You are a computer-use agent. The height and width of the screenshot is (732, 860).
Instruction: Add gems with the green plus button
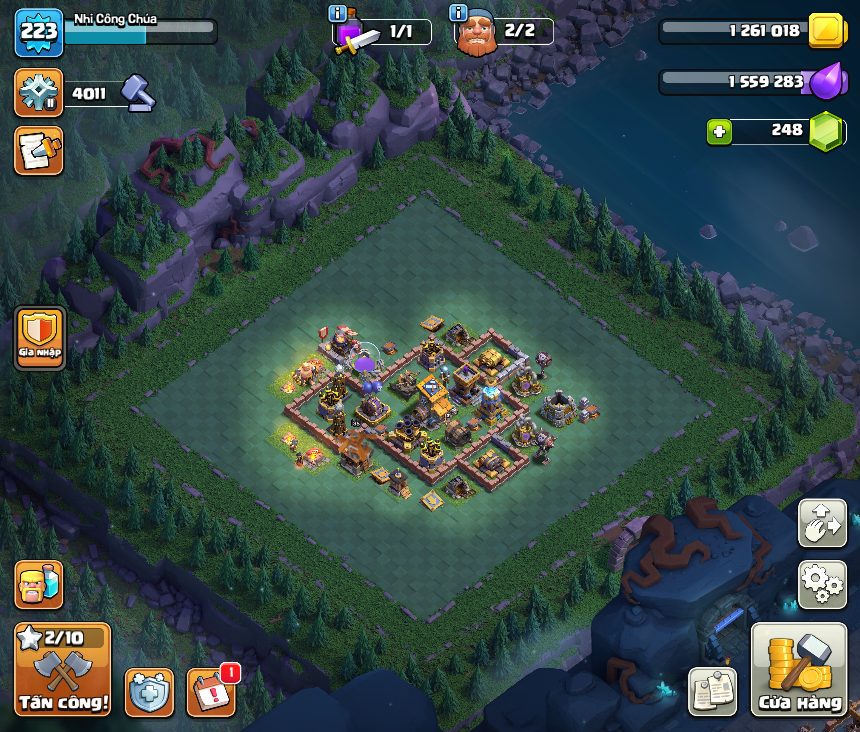pos(719,131)
